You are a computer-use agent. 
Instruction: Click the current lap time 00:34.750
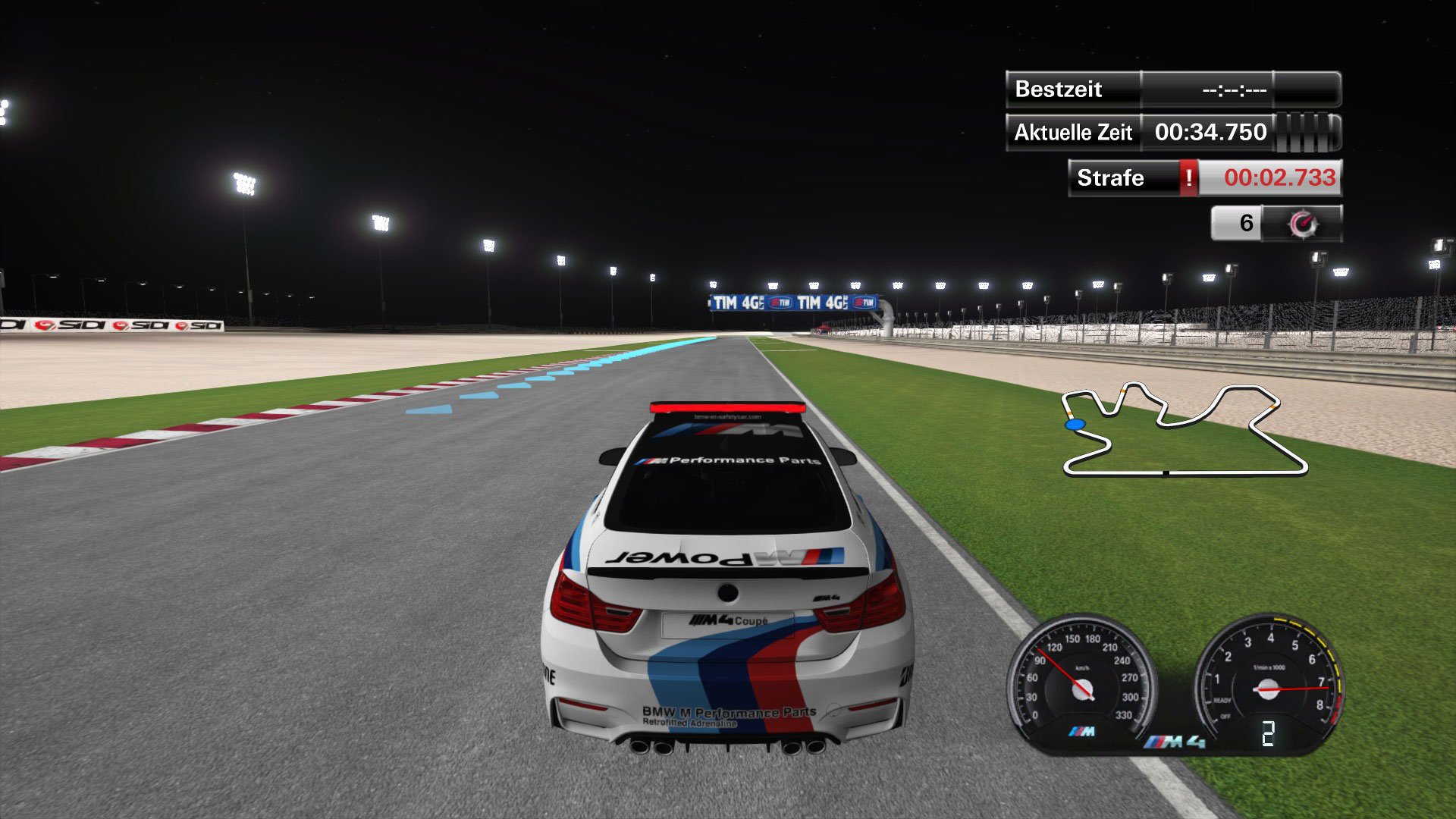click(x=1210, y=131)
